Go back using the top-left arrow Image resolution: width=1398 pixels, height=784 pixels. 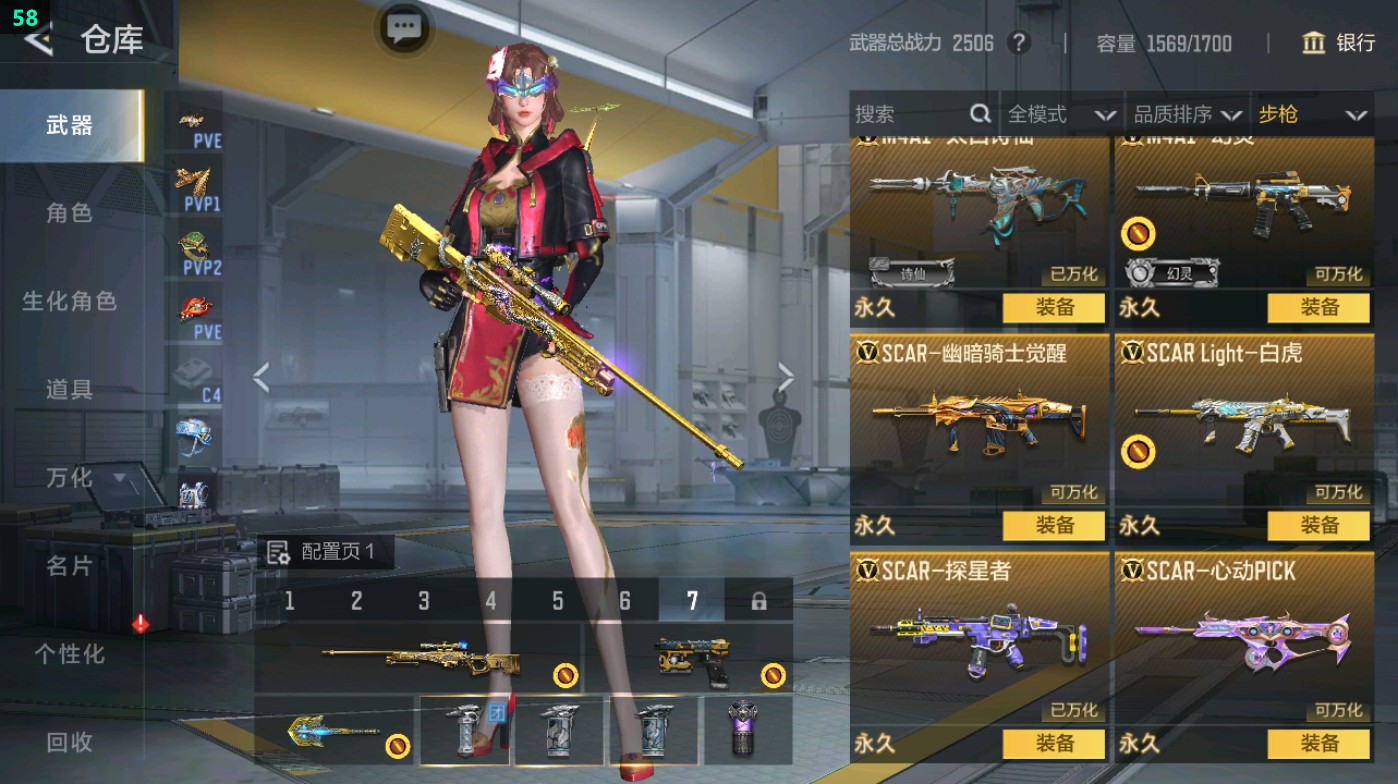pos(38,40)
